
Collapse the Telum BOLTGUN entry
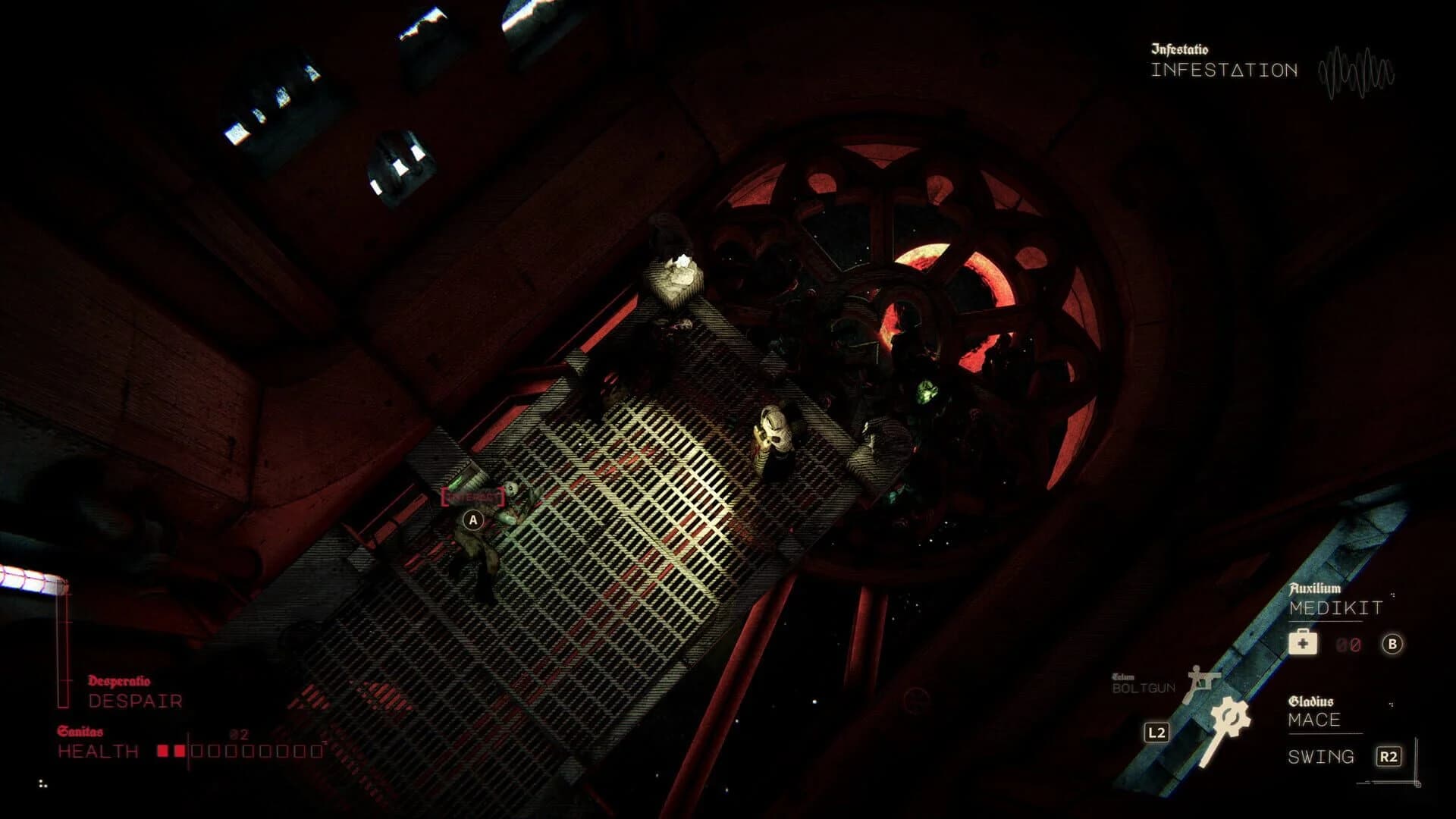pyautogui.click(x=1141, y=683)
